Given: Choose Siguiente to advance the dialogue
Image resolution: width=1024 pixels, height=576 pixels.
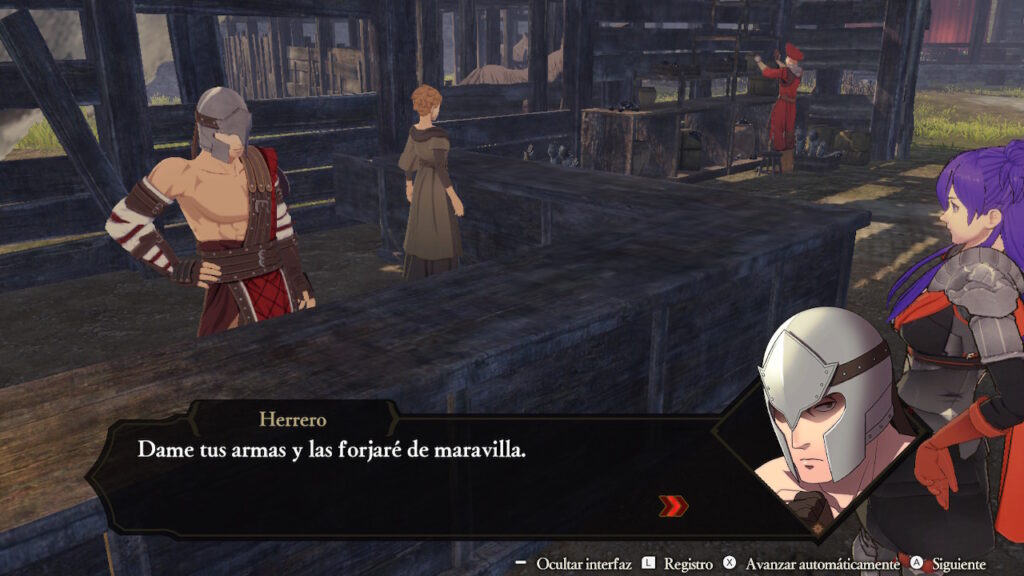Looking at the screenshot, I should (956, 565).
